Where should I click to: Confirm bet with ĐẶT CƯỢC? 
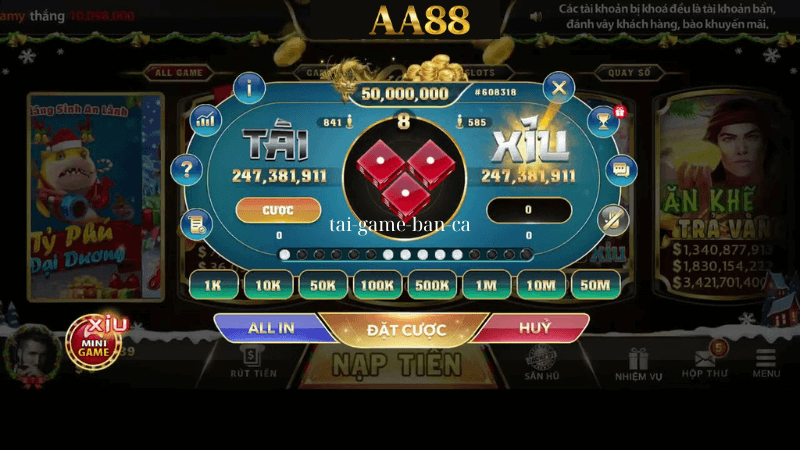(x=399, y=329)
